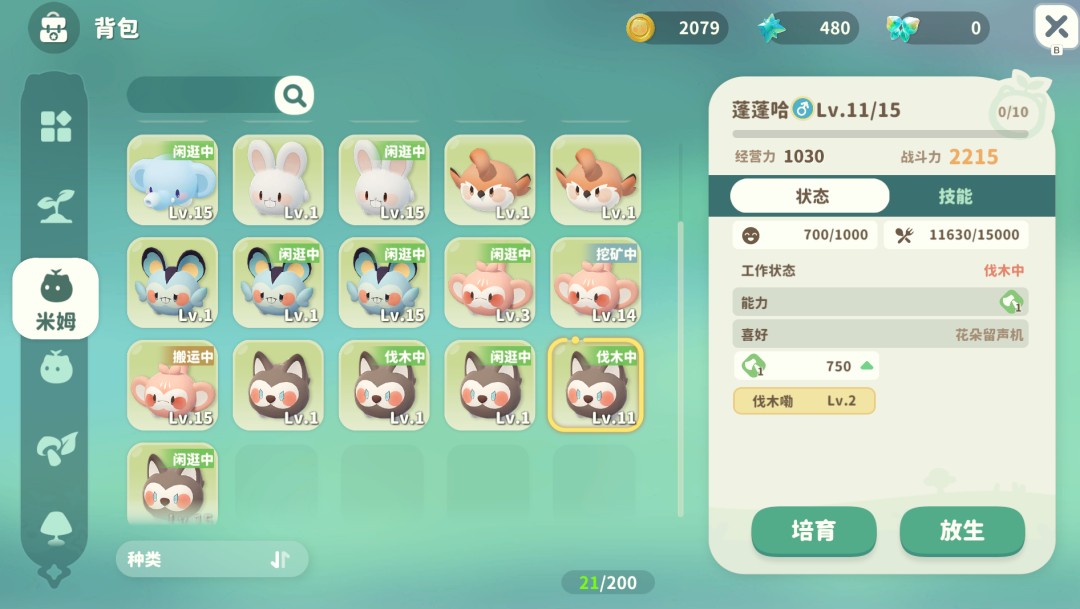Click the 伐木呦 Lv.2 skill chip

click(x=804, y=401)
